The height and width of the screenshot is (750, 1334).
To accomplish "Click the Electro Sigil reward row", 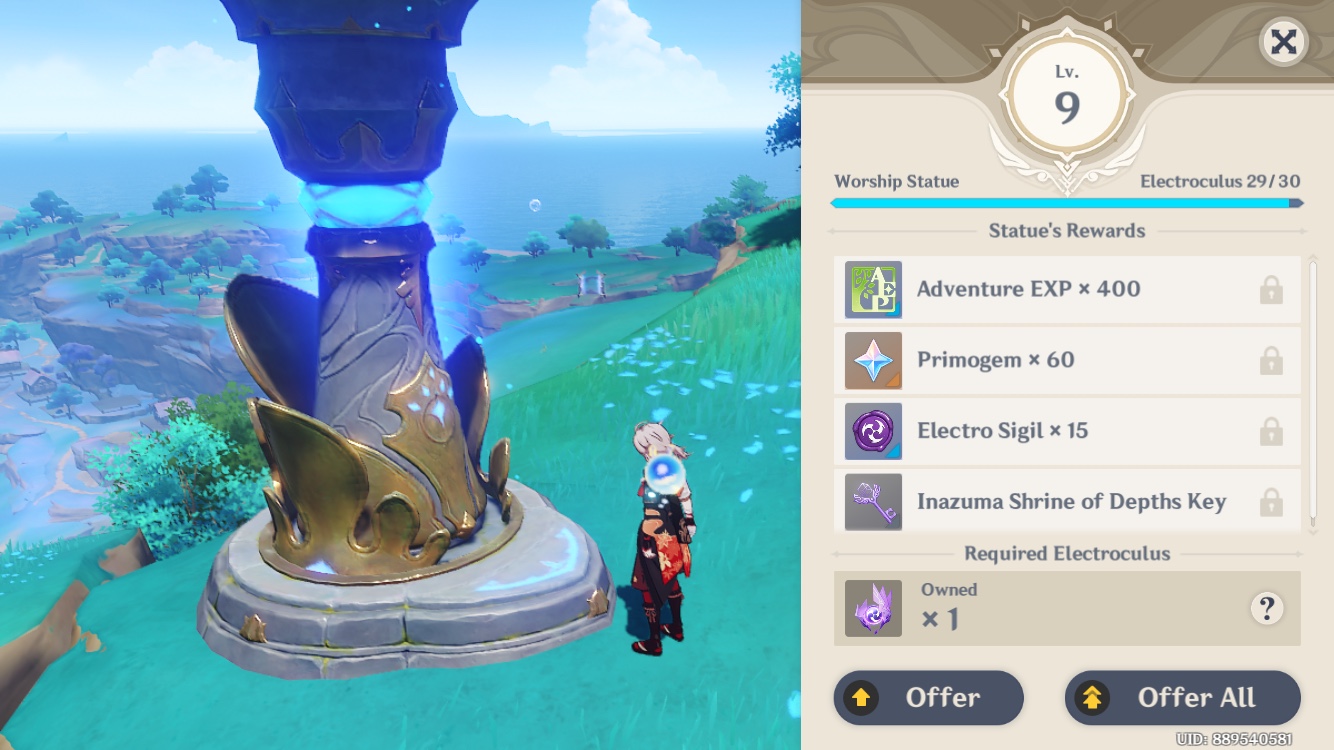I will point(1060,431).
